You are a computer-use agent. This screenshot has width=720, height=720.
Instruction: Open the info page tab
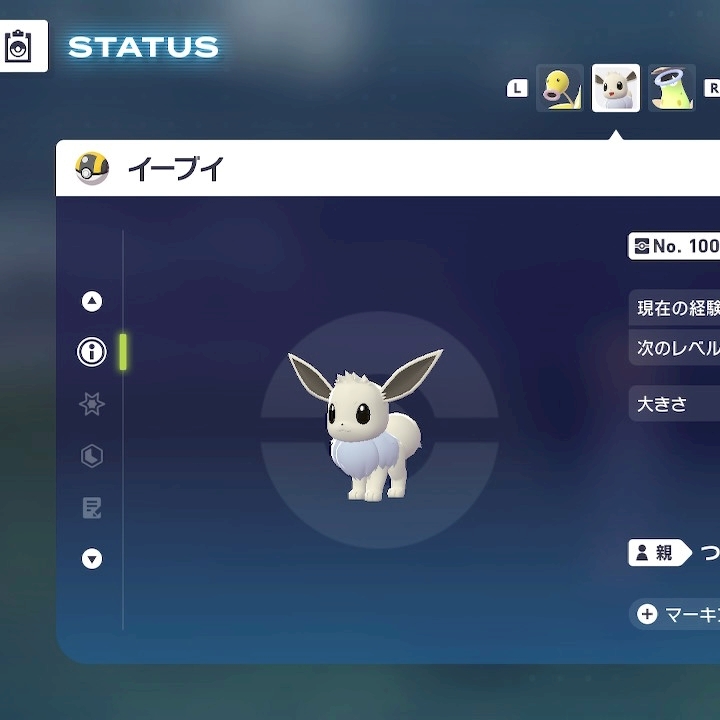point(92,352)
